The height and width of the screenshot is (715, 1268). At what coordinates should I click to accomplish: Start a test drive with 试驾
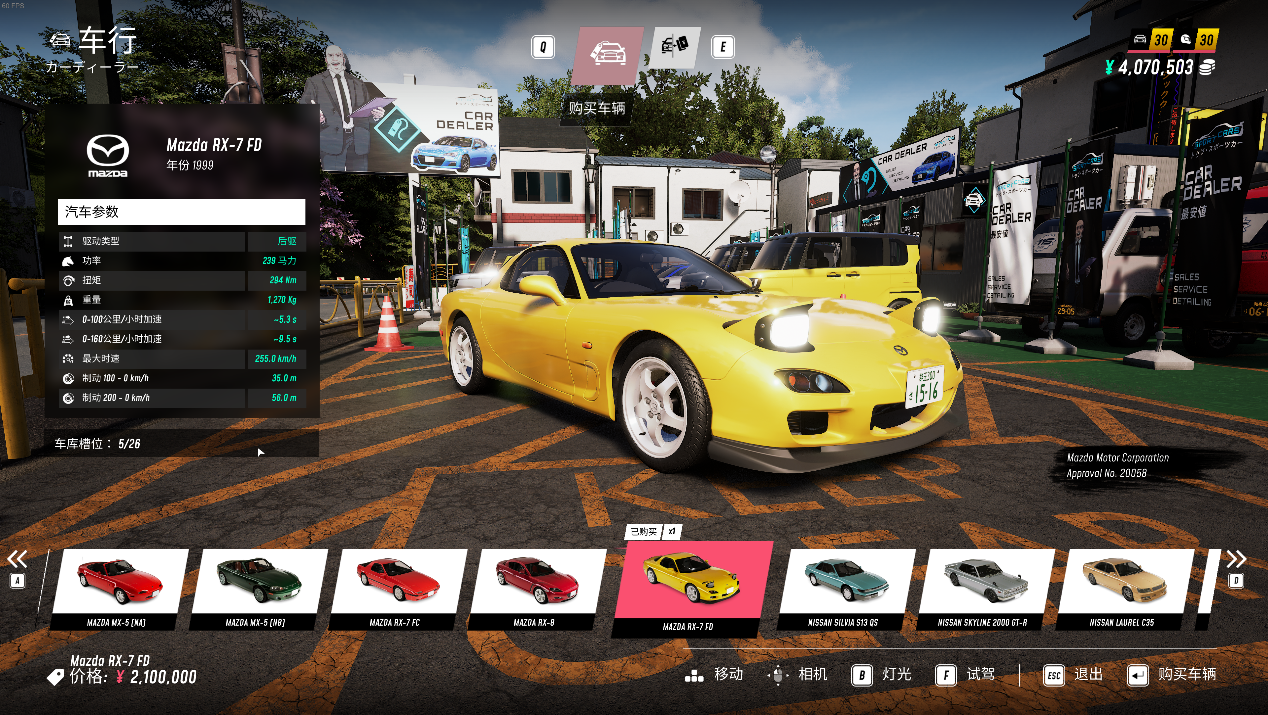click(967, 675)
